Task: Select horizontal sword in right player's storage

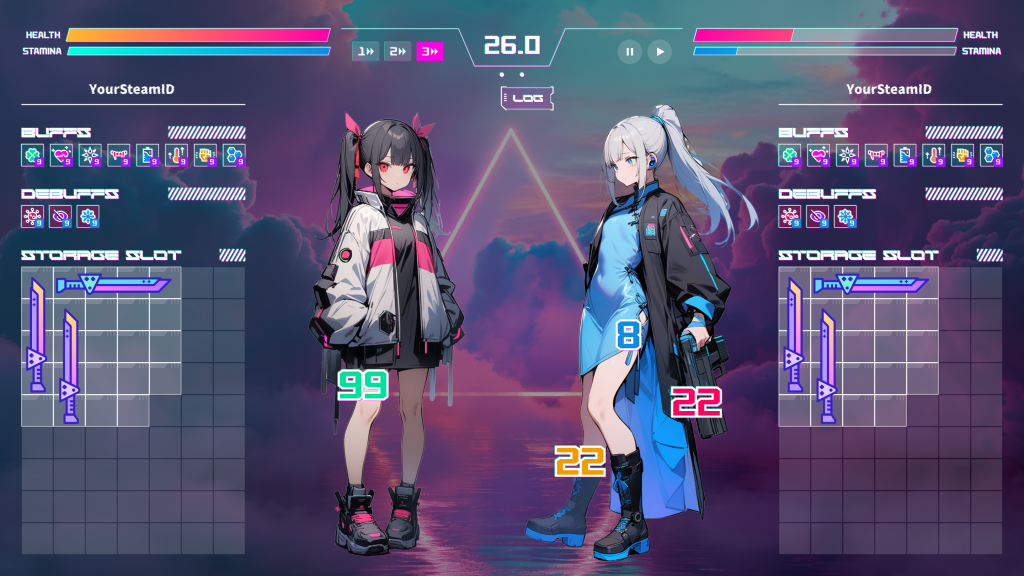Action: [870, 285]
